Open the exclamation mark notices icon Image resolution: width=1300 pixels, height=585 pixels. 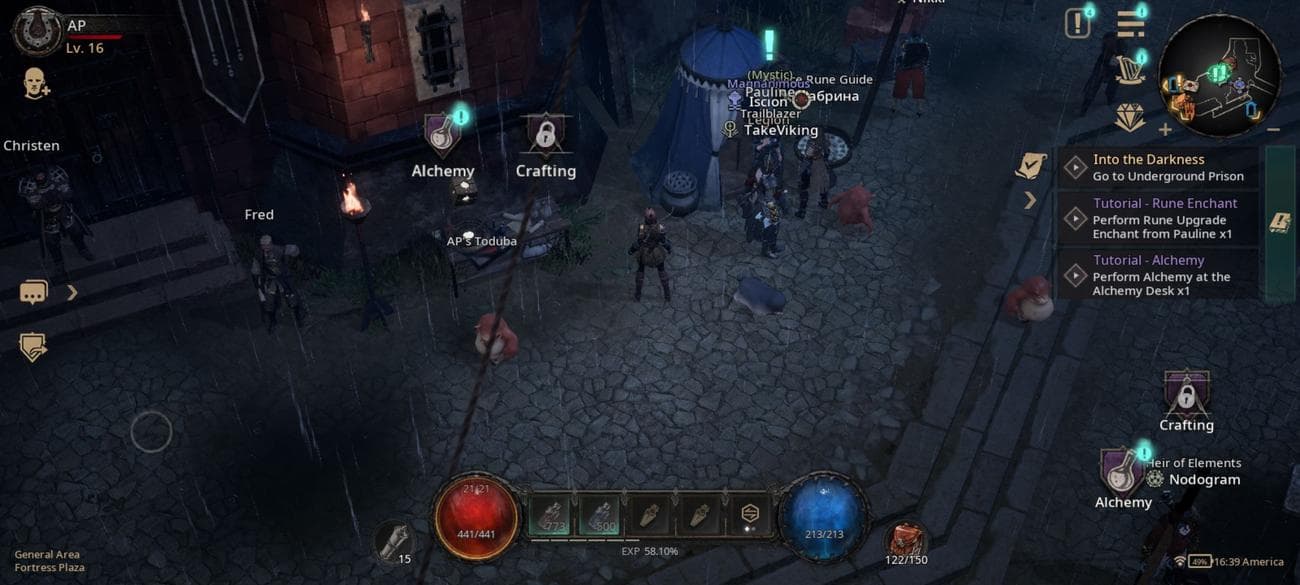(1077, 24)
